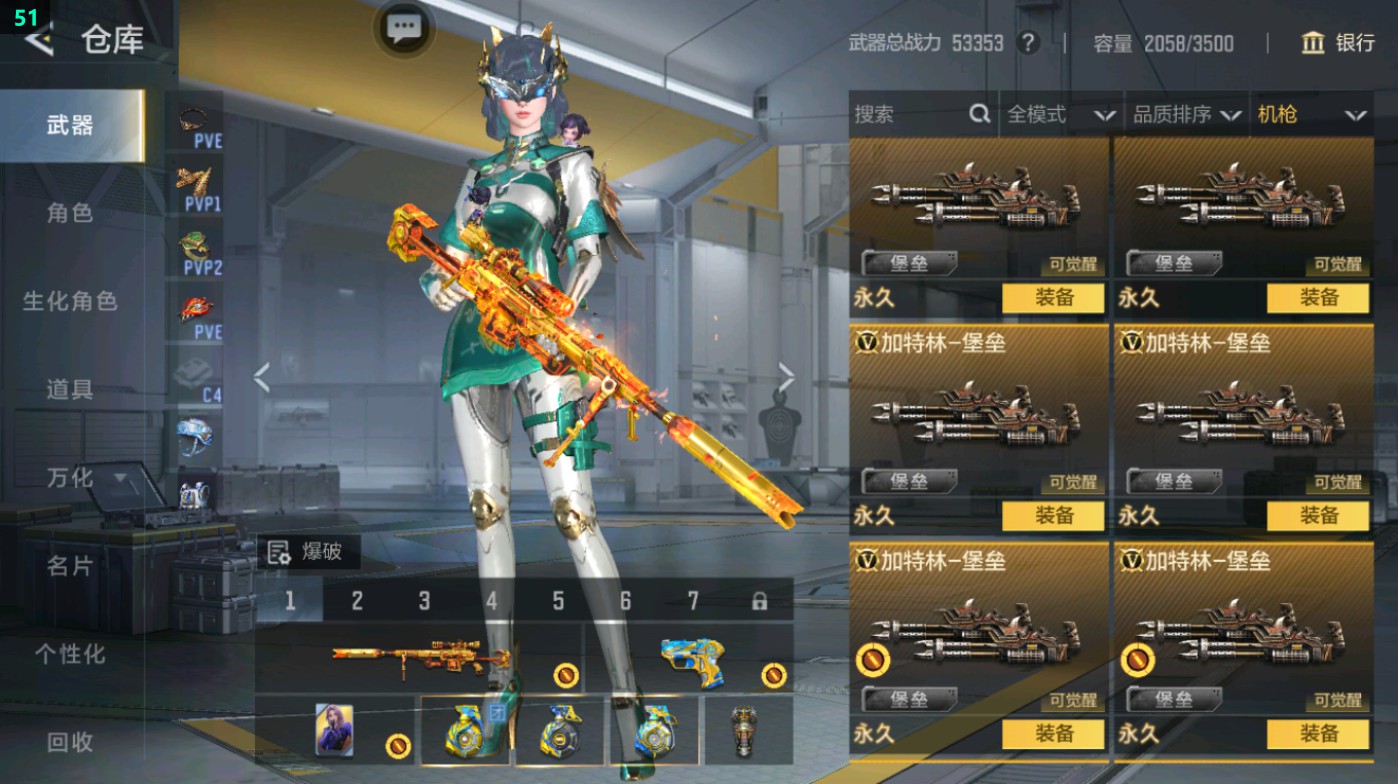Show the next character view with right arrow
Viewport: 1398px width, 784px height.
(787, 378)
